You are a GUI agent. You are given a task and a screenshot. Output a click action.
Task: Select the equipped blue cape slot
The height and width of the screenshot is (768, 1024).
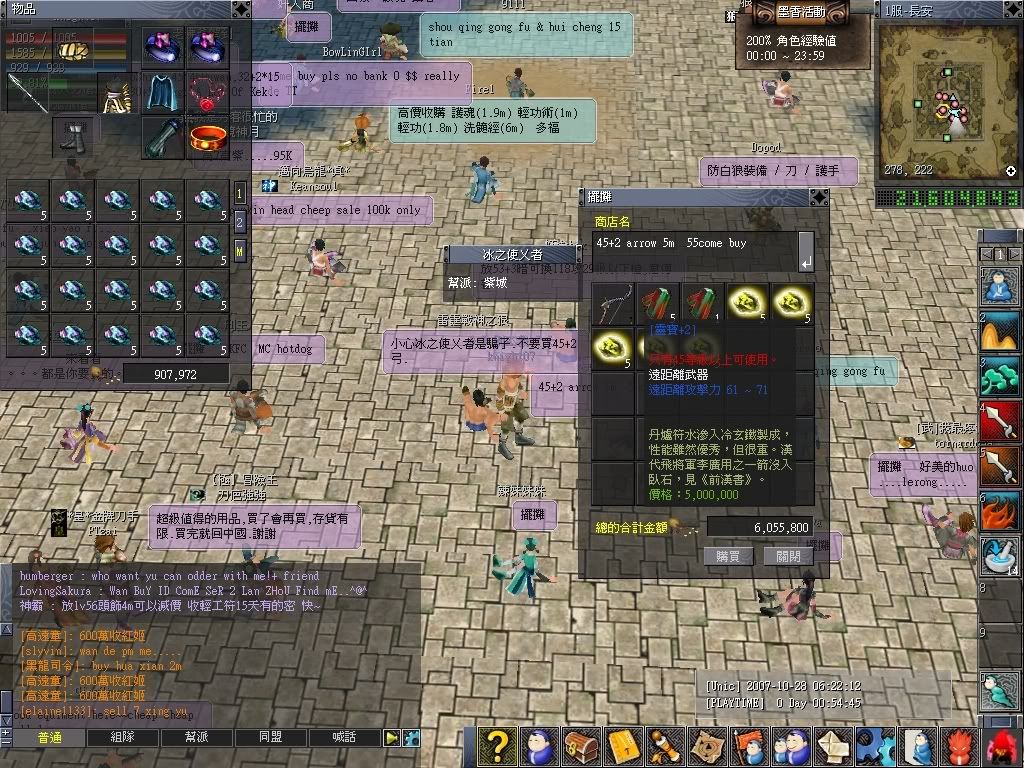[x=162, y=92]
